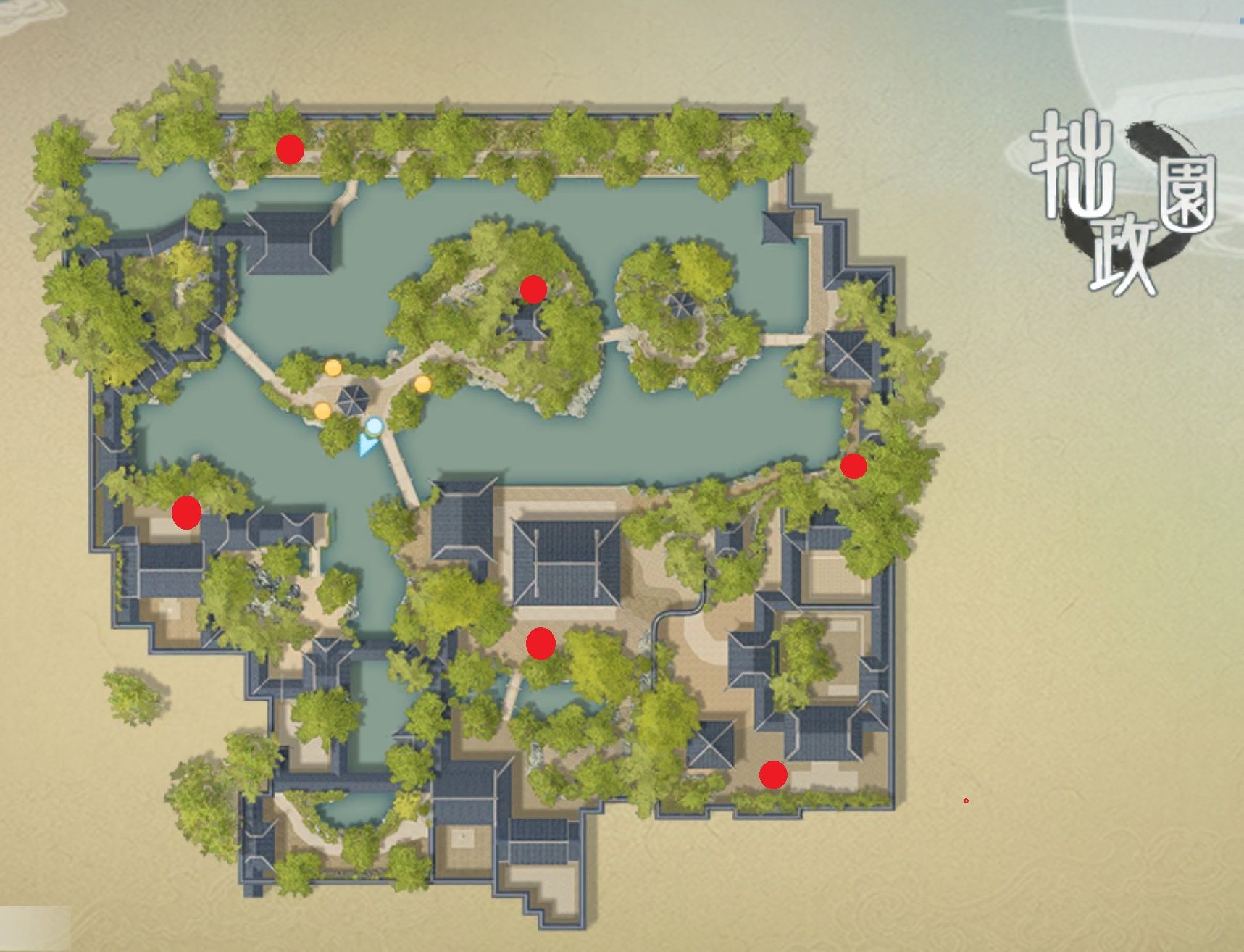Choose the red marker in the southeast courtyard

click(773, 774)
